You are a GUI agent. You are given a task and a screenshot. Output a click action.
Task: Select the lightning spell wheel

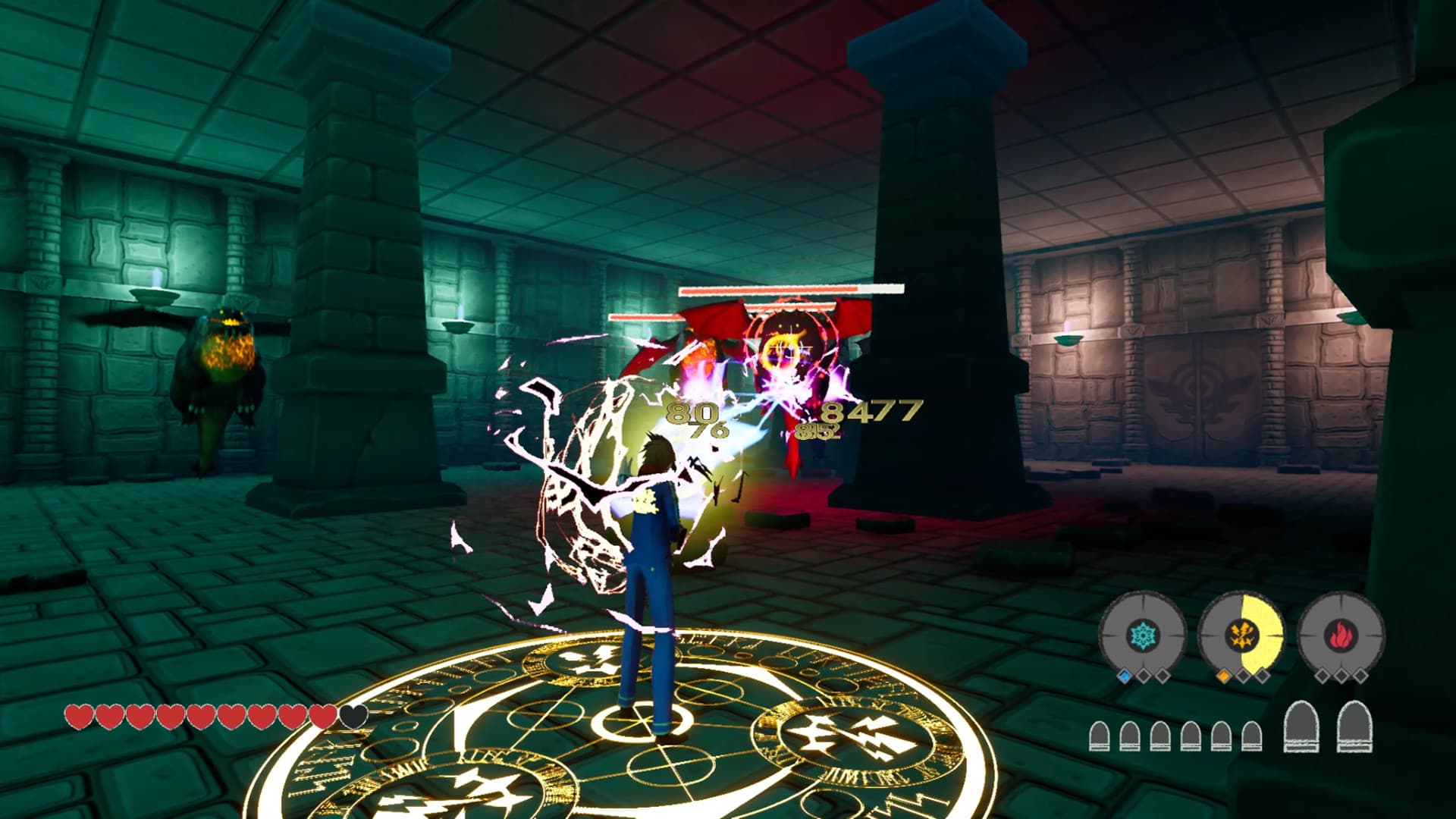1243,633
